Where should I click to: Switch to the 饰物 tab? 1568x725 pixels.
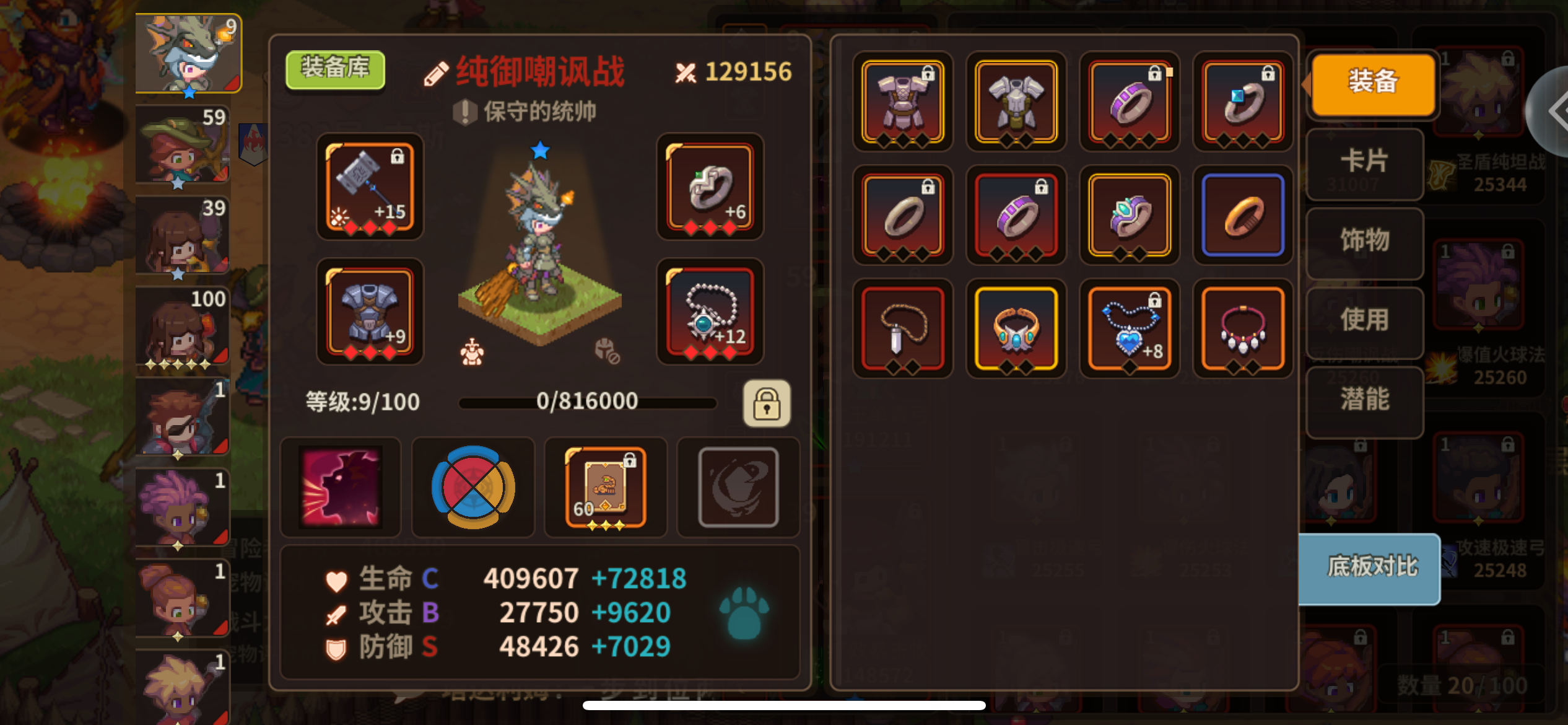(x=1364, y=243)
